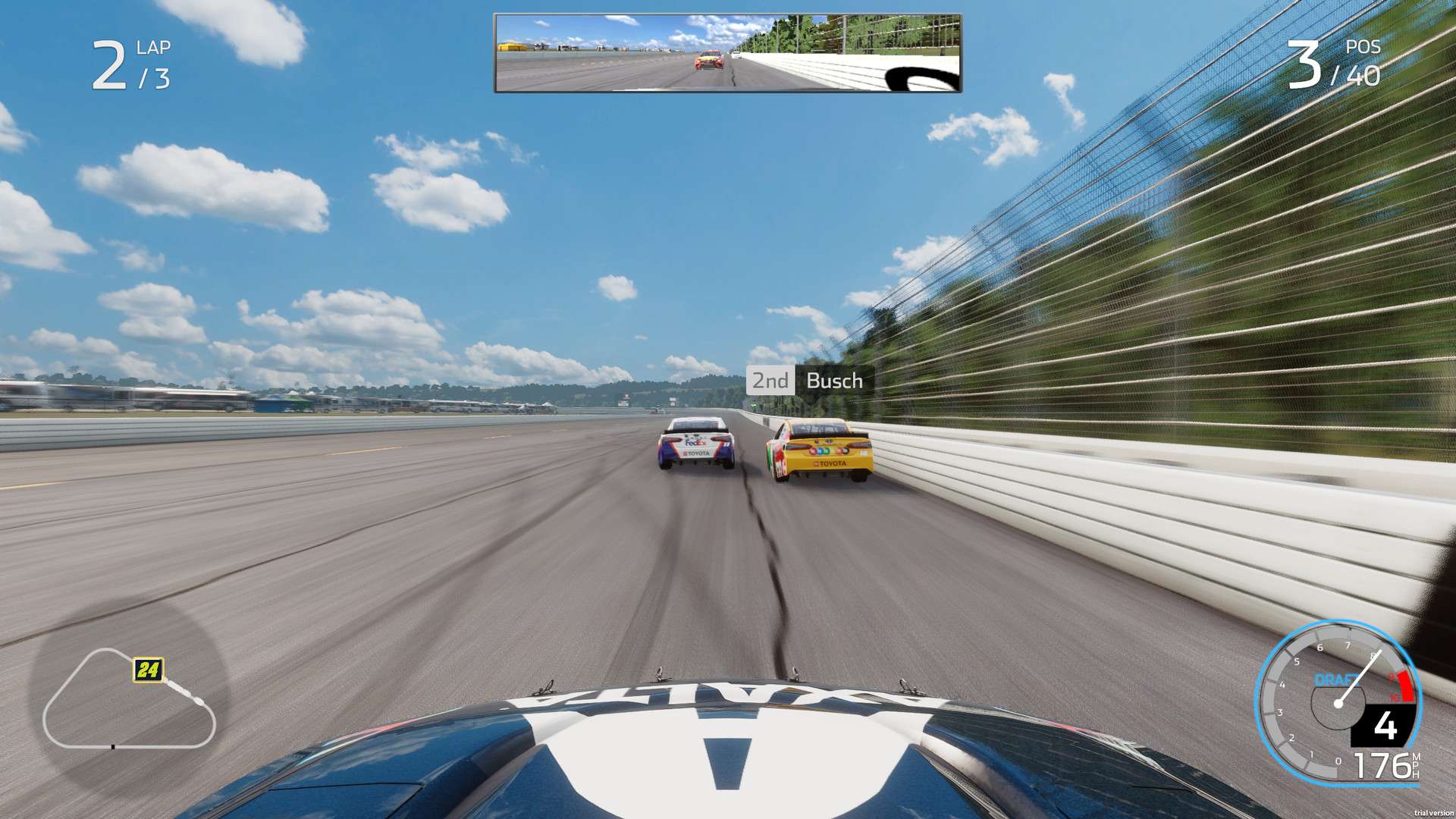Screen dimensions: 1456x819
Task: Click the start/finish marker on the minimap
Action: click(x=113, y=747)
